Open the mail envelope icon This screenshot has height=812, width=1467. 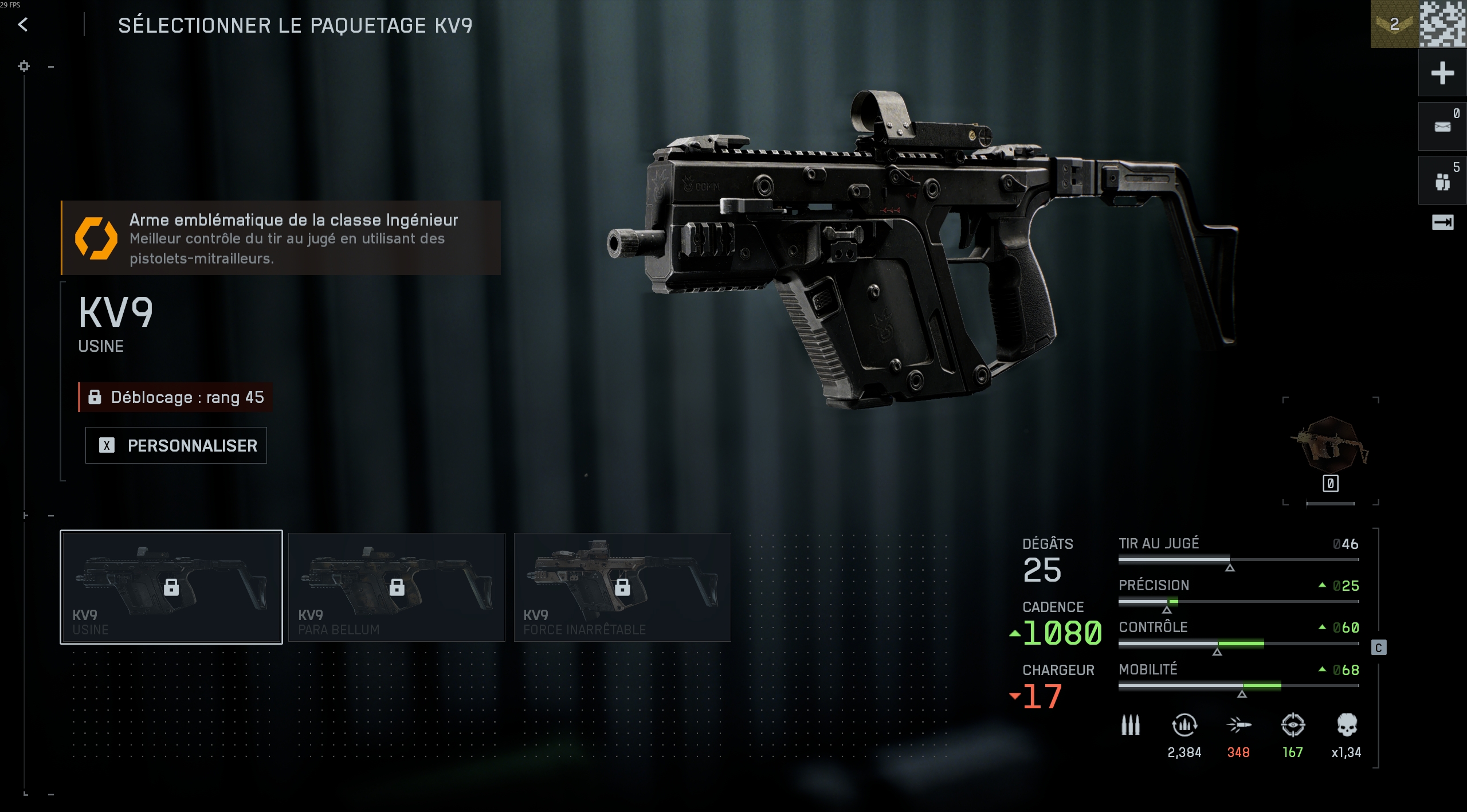(x=1442, y=127)
